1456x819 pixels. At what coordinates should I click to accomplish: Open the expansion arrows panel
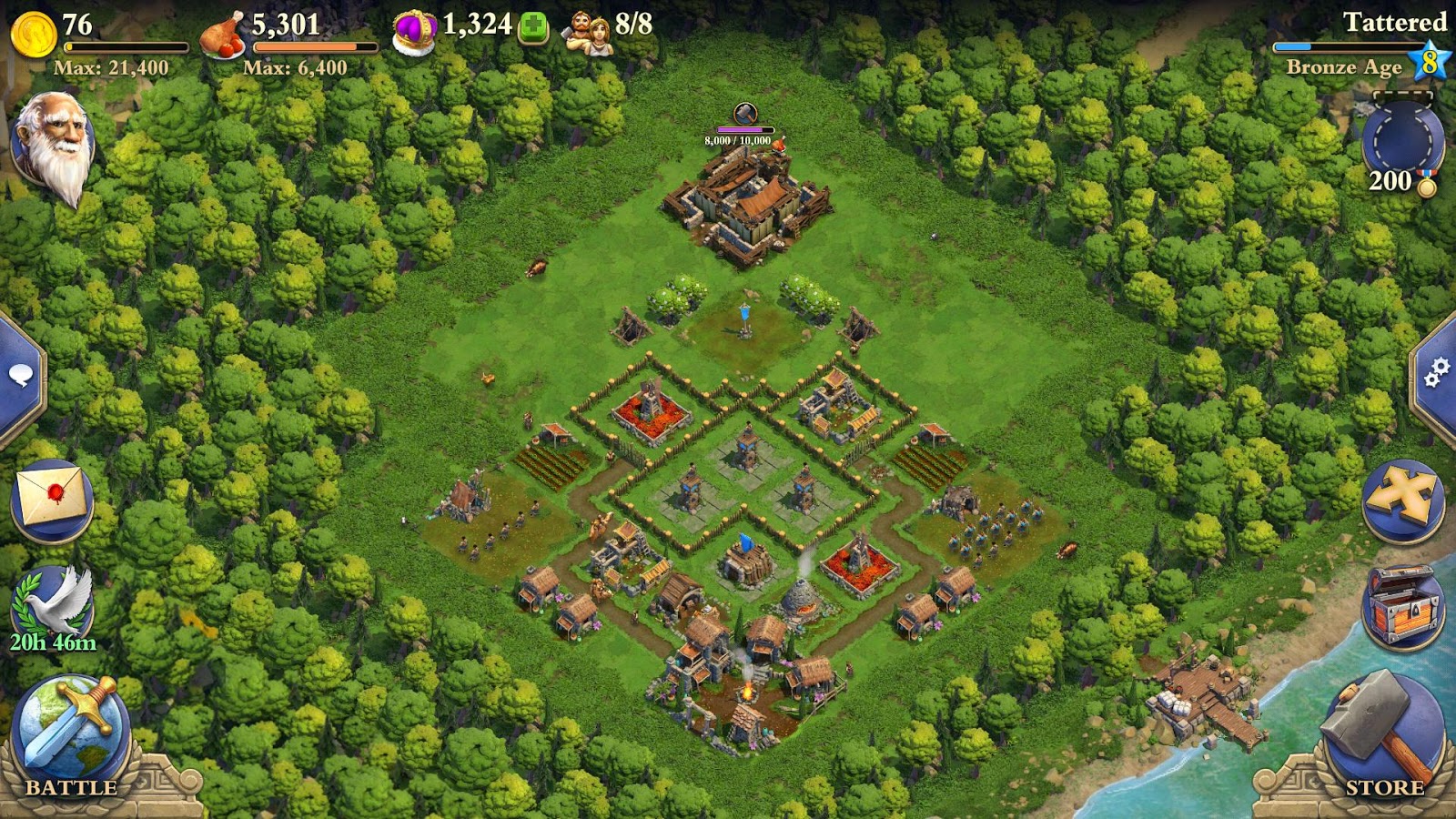click(x=1404, y=496)
